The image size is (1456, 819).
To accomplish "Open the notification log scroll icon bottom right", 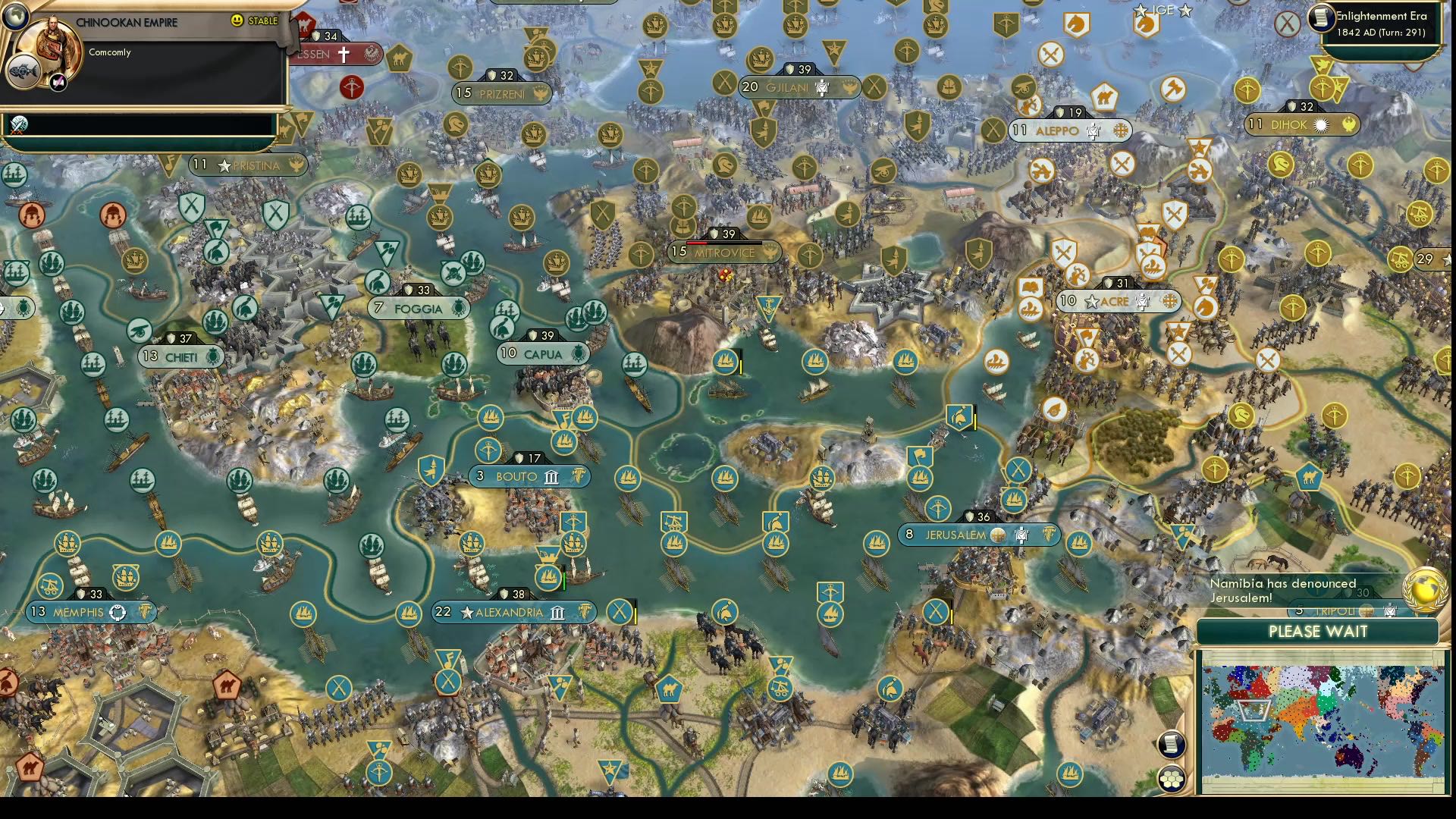I will coord(1172,745).
